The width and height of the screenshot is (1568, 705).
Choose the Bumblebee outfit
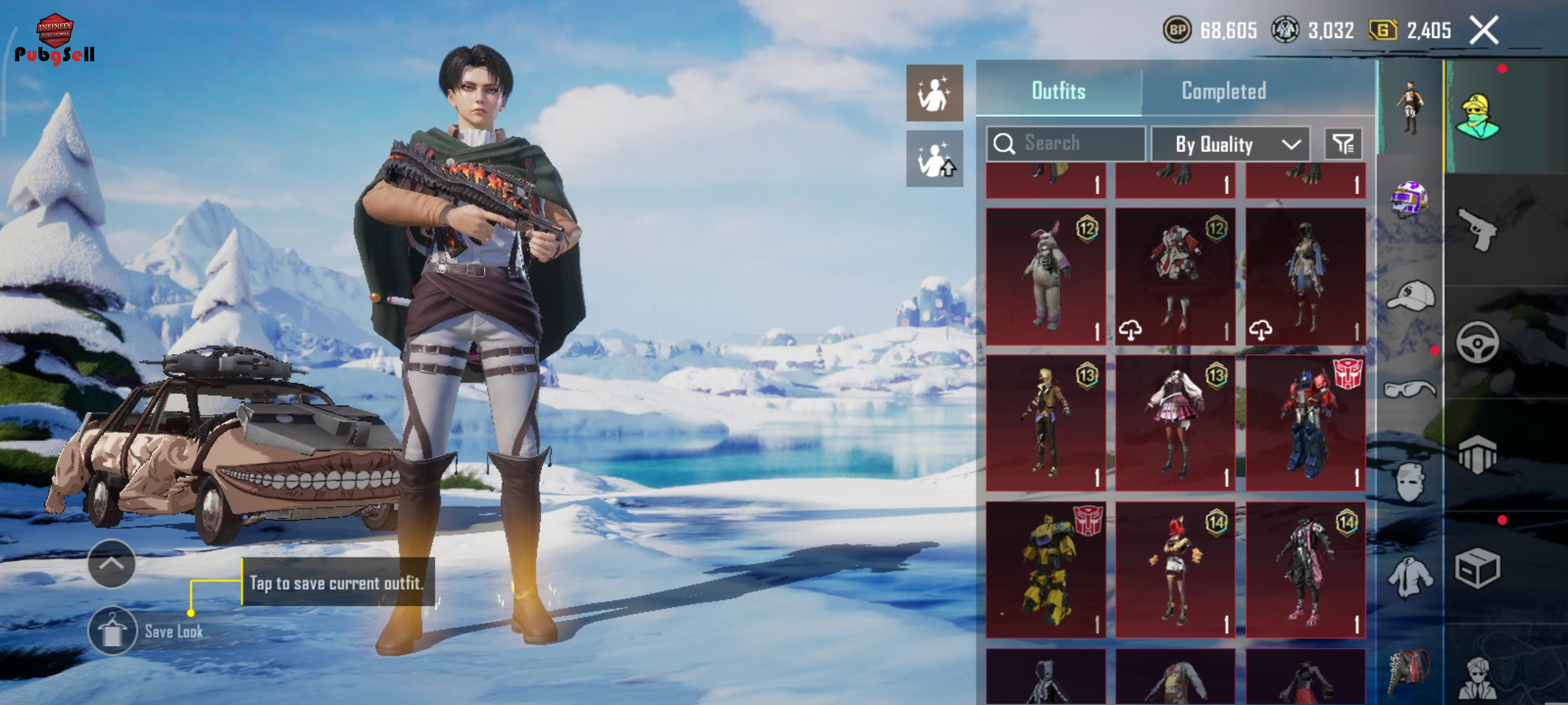click(x=1045, y=570)
